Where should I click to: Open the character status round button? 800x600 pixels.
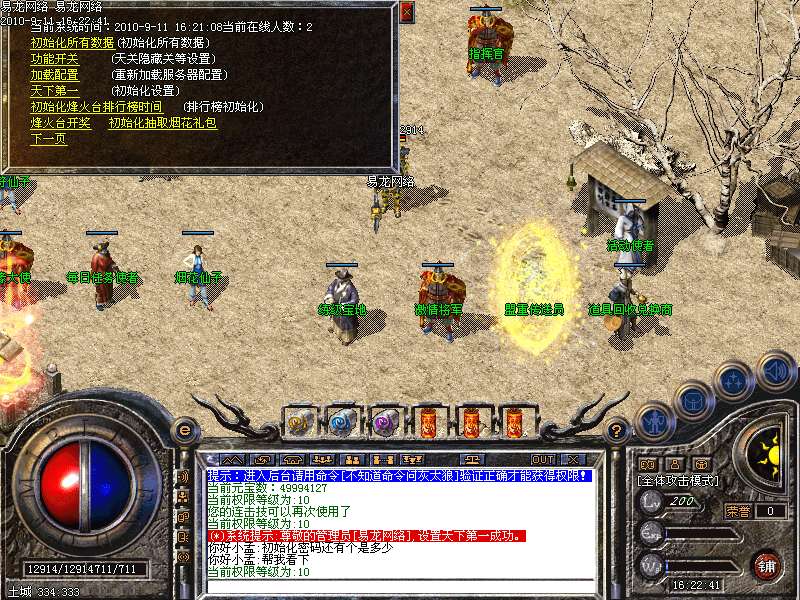(655, 422)
